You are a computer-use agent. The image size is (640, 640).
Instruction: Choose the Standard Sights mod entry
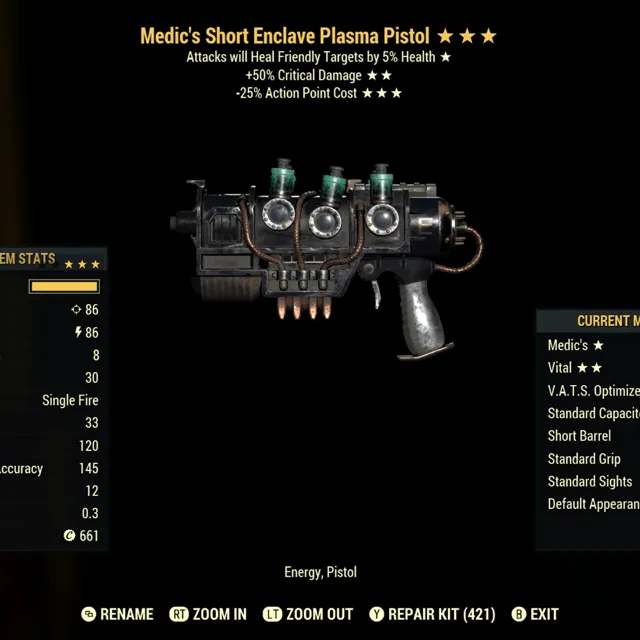(590, 482)
